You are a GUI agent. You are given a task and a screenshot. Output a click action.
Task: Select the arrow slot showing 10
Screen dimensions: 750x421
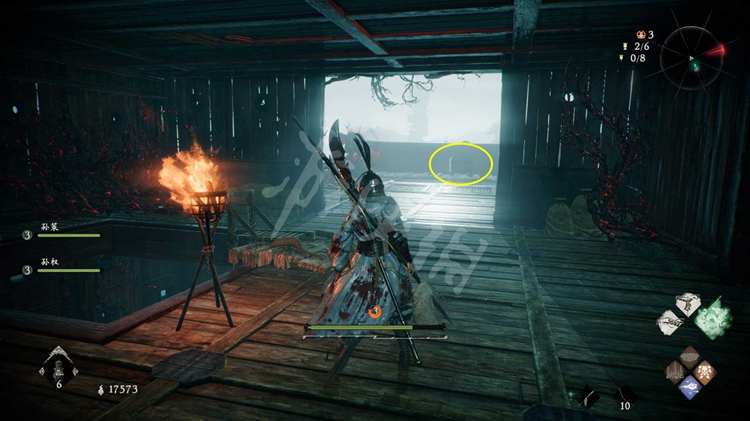point(624,396)
